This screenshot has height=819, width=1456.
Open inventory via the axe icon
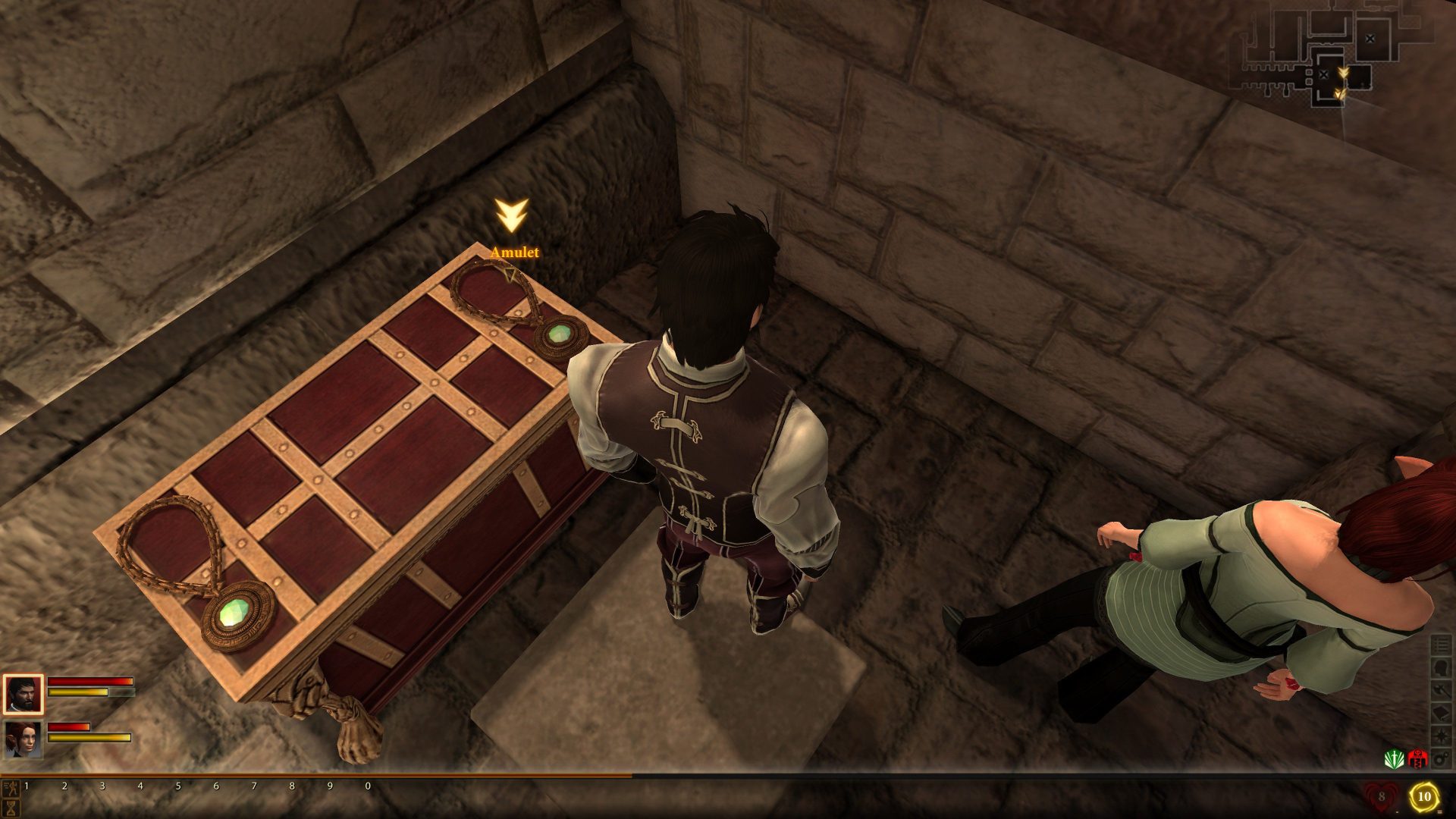1441,691
